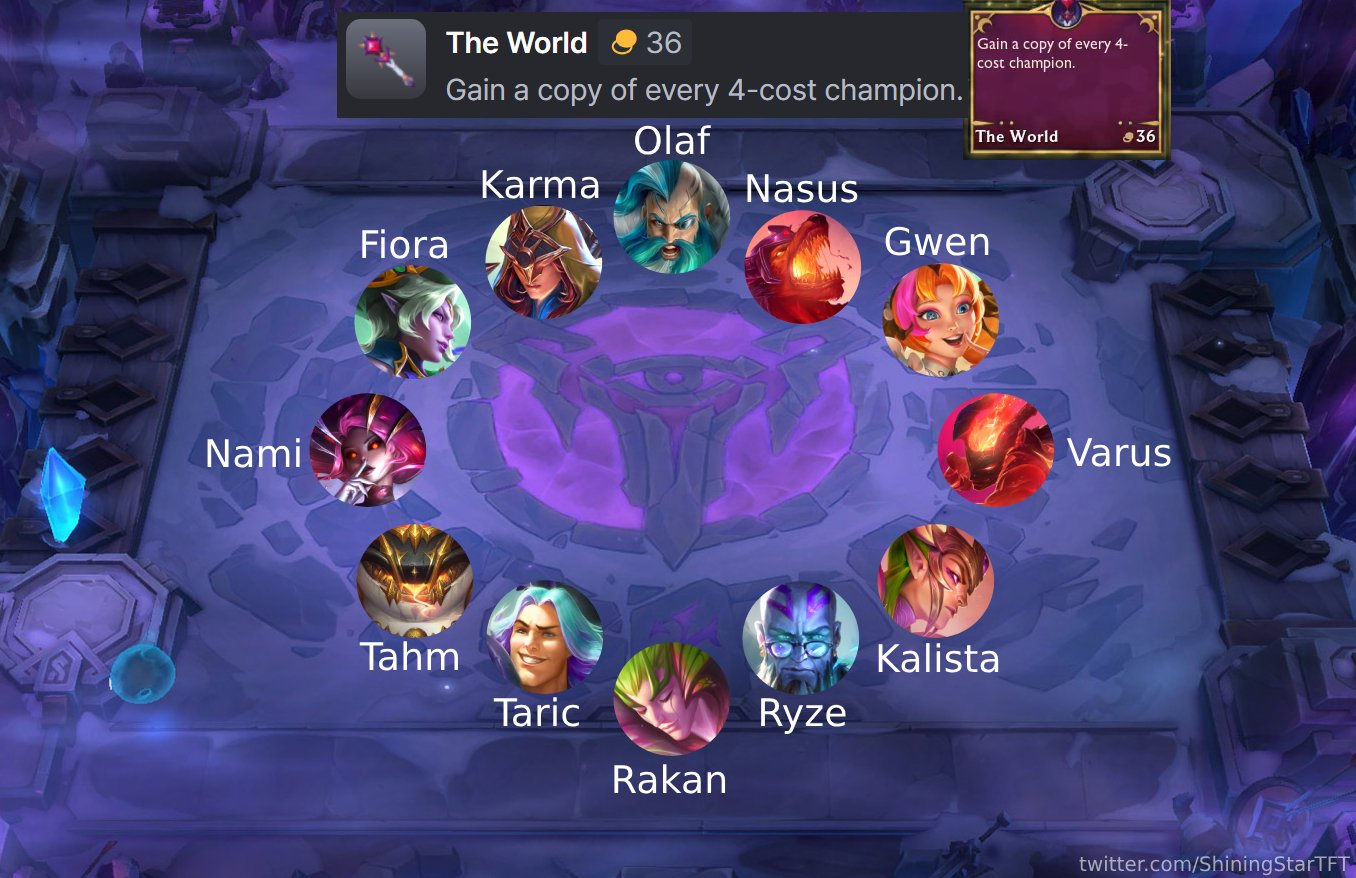Select the Fiora champion portrait
Viewport: 1356px width, 878px height.
pyautogui.click(x=413, y=322)
